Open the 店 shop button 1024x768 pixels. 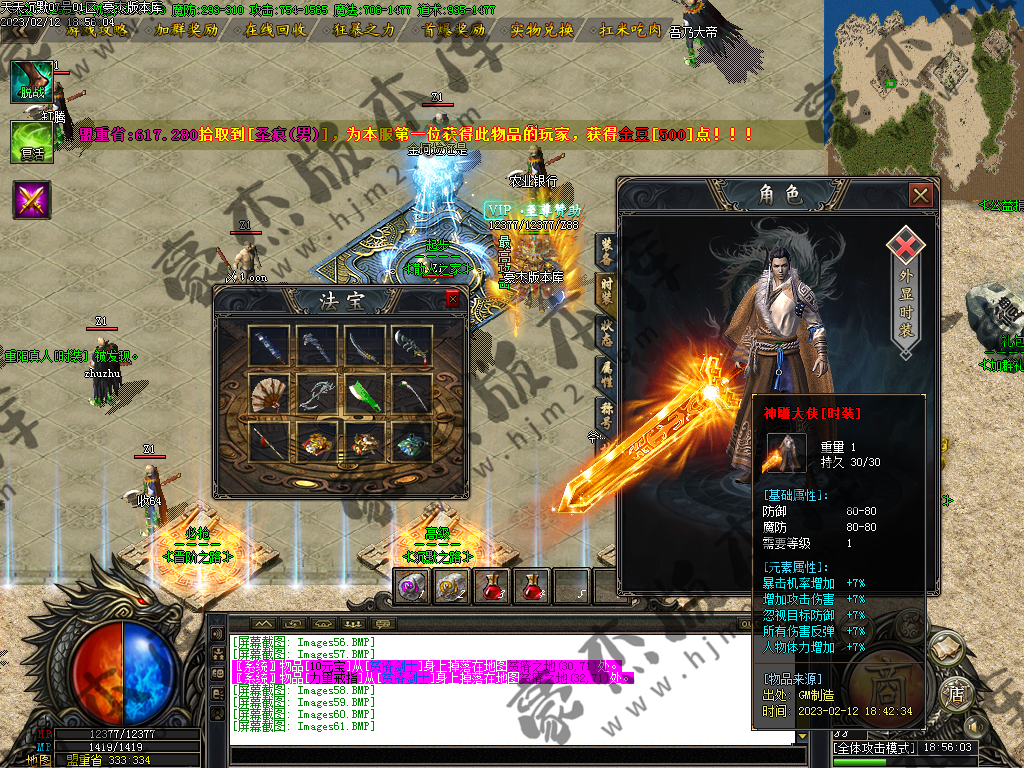[955, 691]
